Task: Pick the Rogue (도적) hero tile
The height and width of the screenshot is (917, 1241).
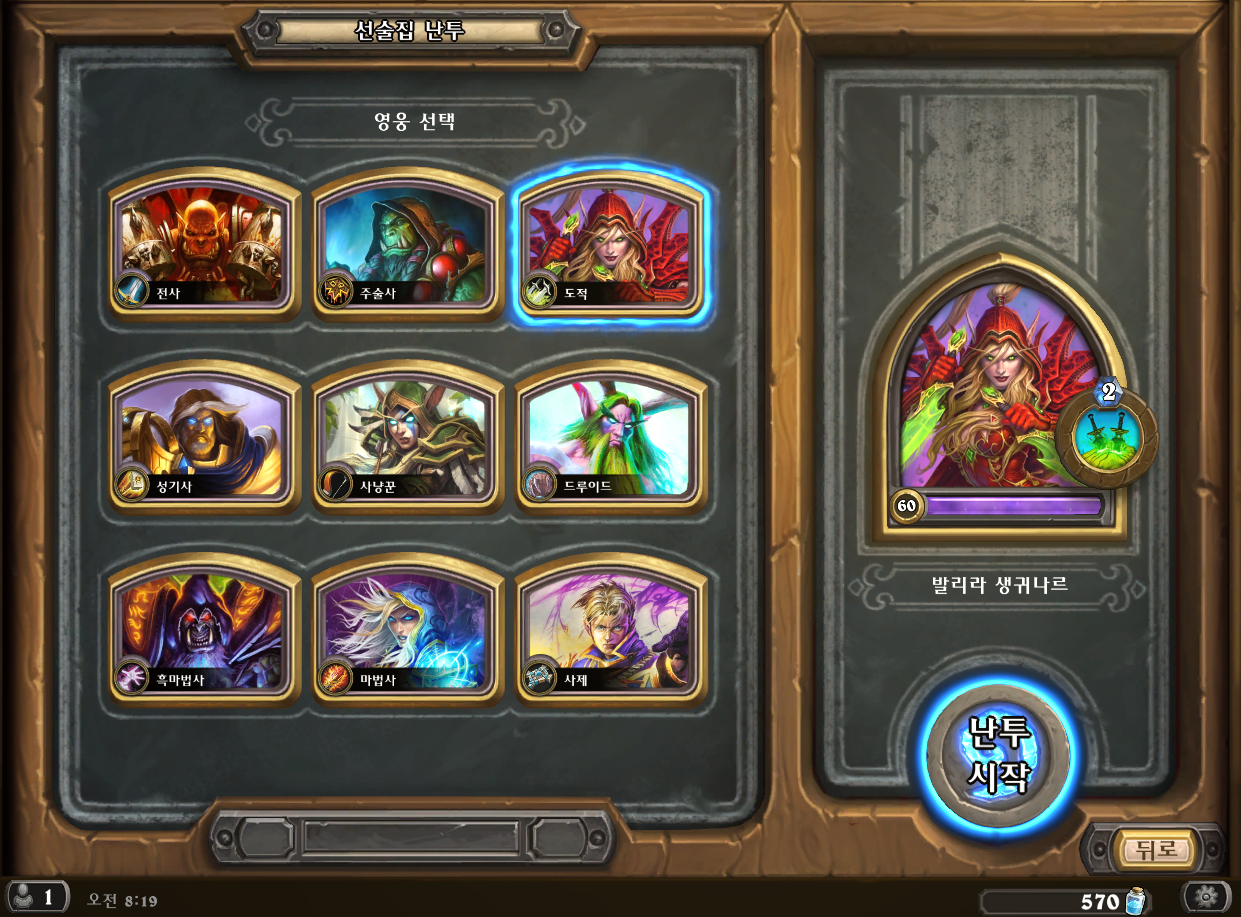Action: point(609,243)
